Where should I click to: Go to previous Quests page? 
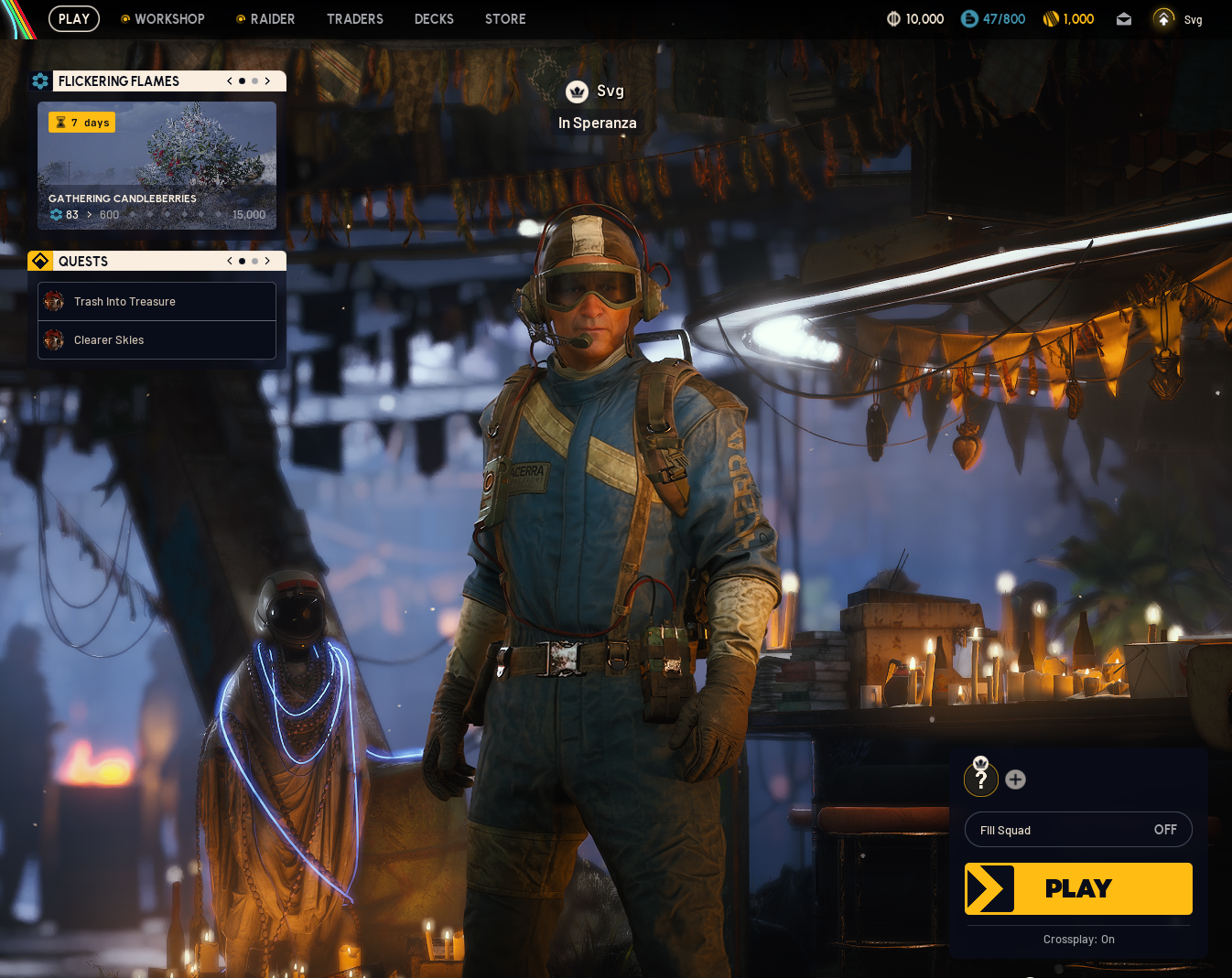[230, 262]
